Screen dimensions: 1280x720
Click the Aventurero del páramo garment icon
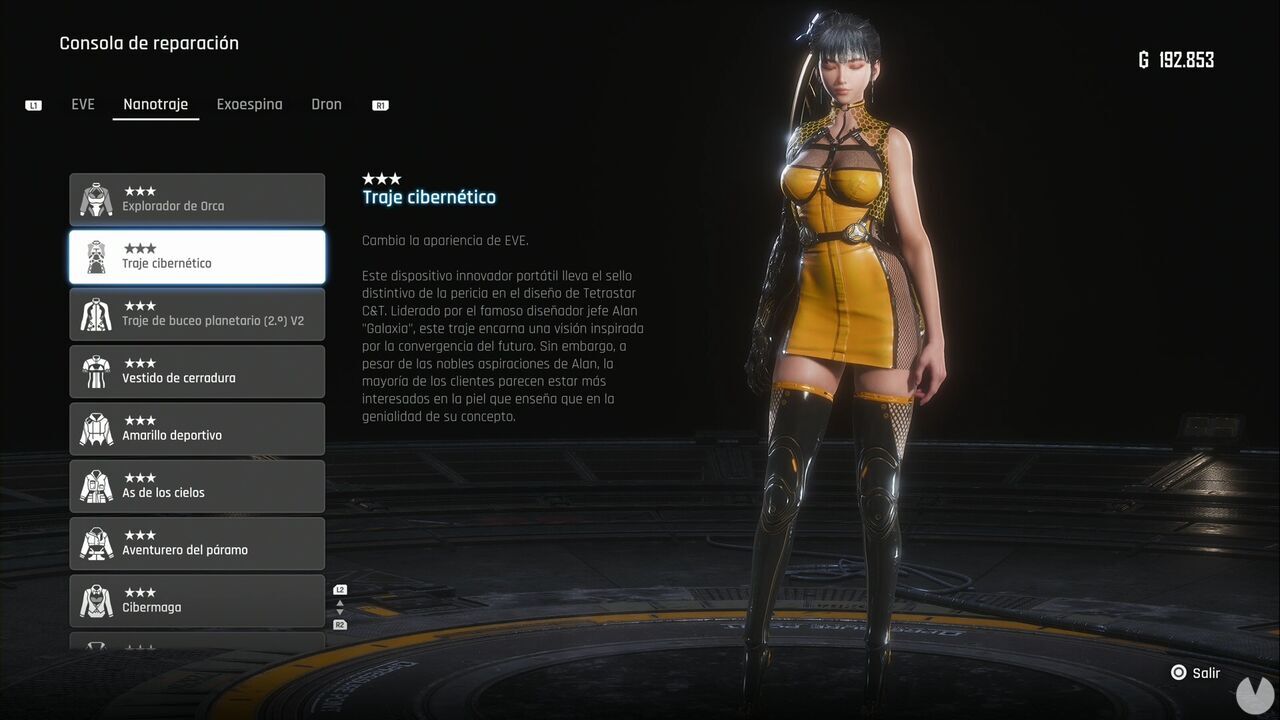[95, 543]
